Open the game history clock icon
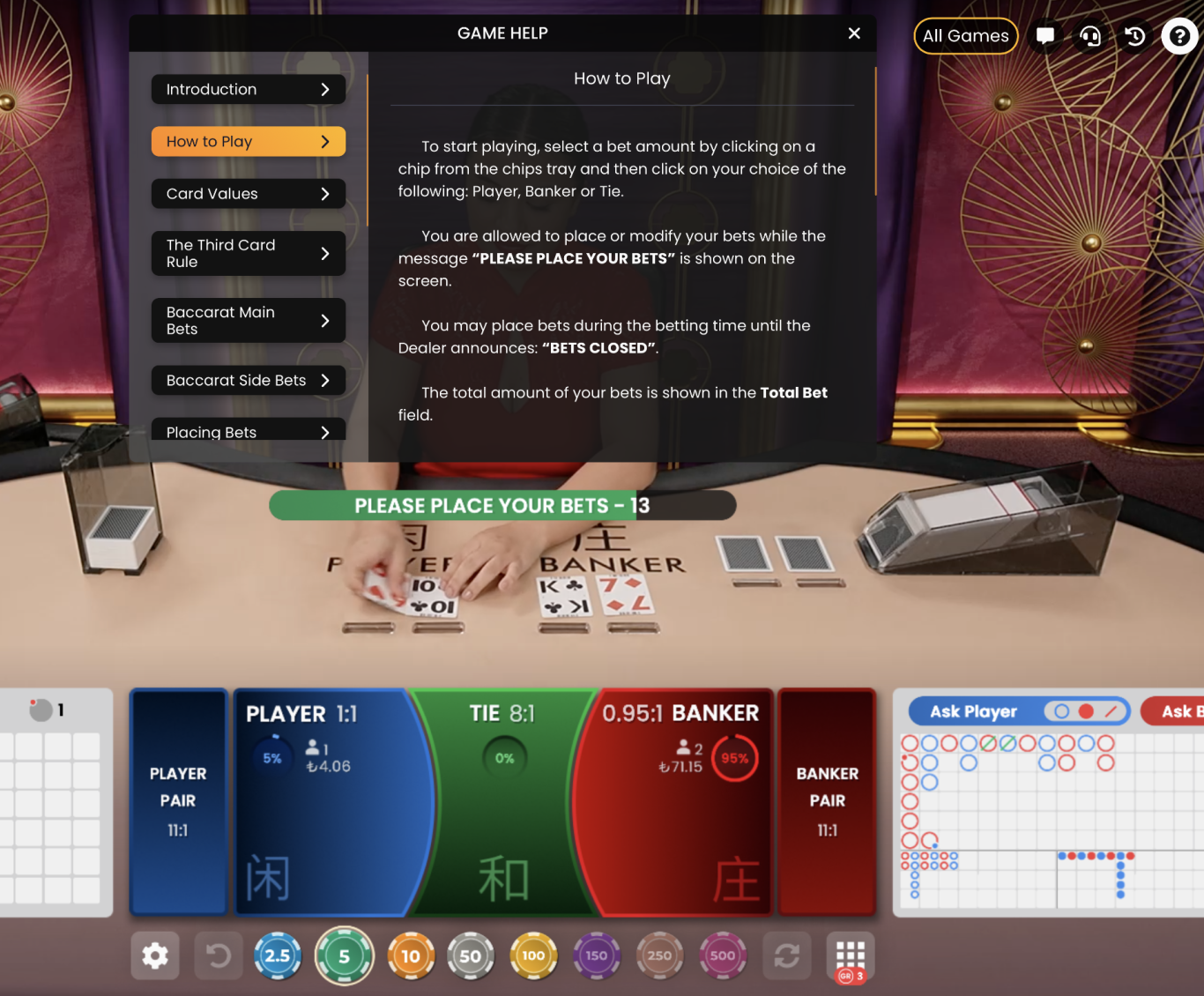The height and width of the screenshot is (996, 1204). click(x=1134, y=36)
